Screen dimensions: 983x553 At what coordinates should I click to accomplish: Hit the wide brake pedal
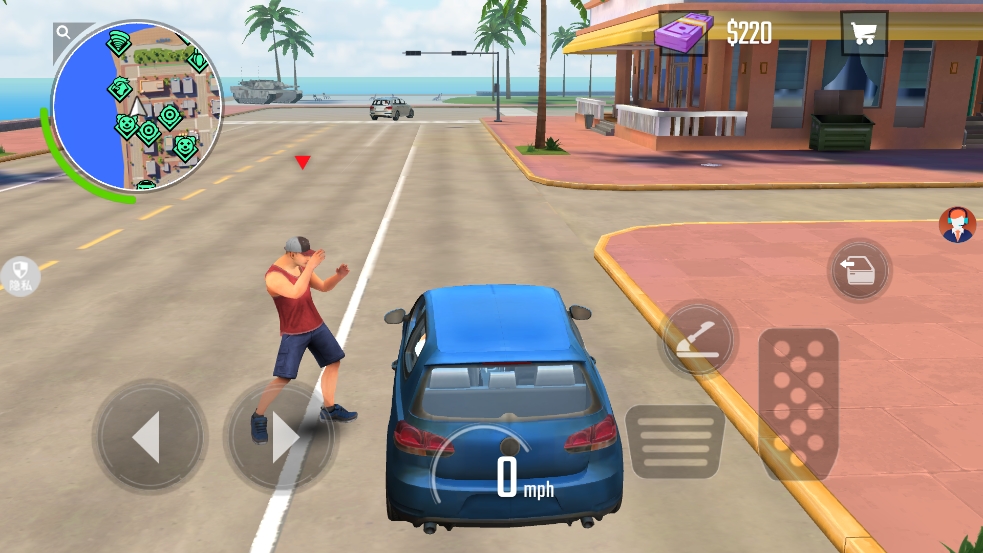pos(674,441)
